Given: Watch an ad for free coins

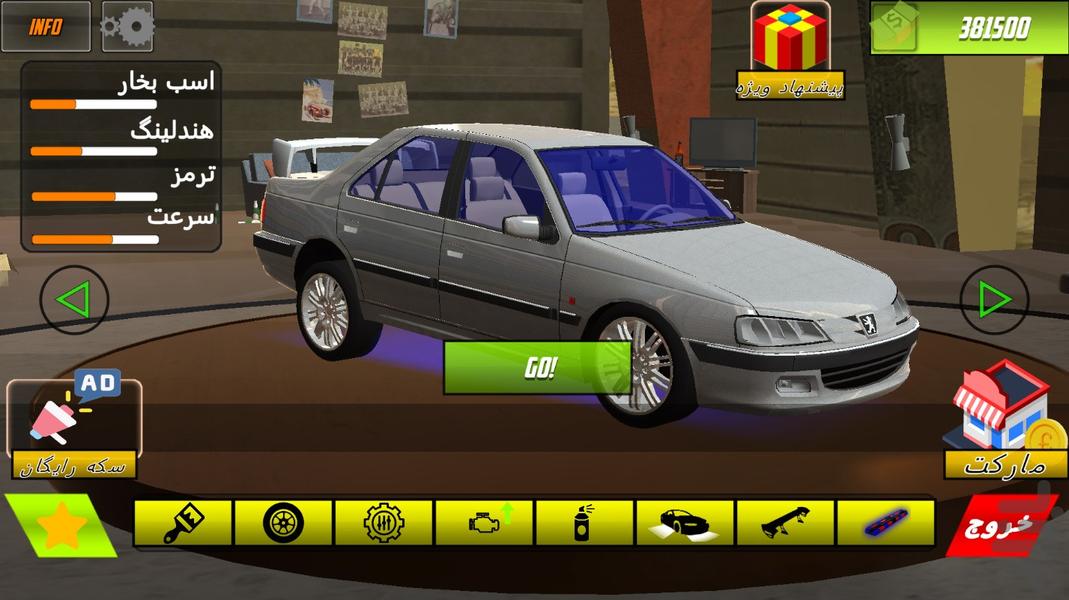Looking at the screenshot, I should [x=74, y=425].
